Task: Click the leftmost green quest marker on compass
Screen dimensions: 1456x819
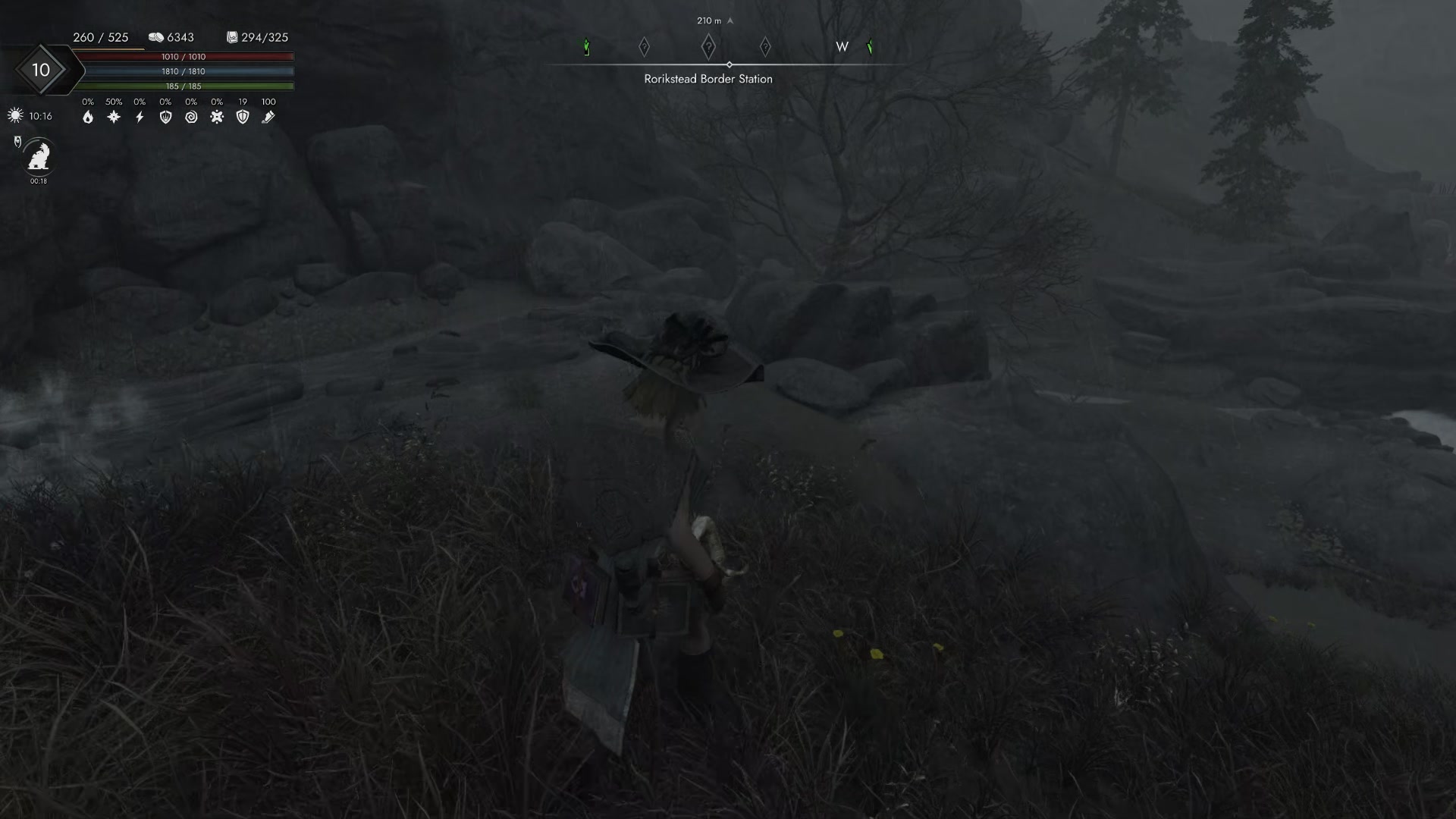Action: point(585,46)
